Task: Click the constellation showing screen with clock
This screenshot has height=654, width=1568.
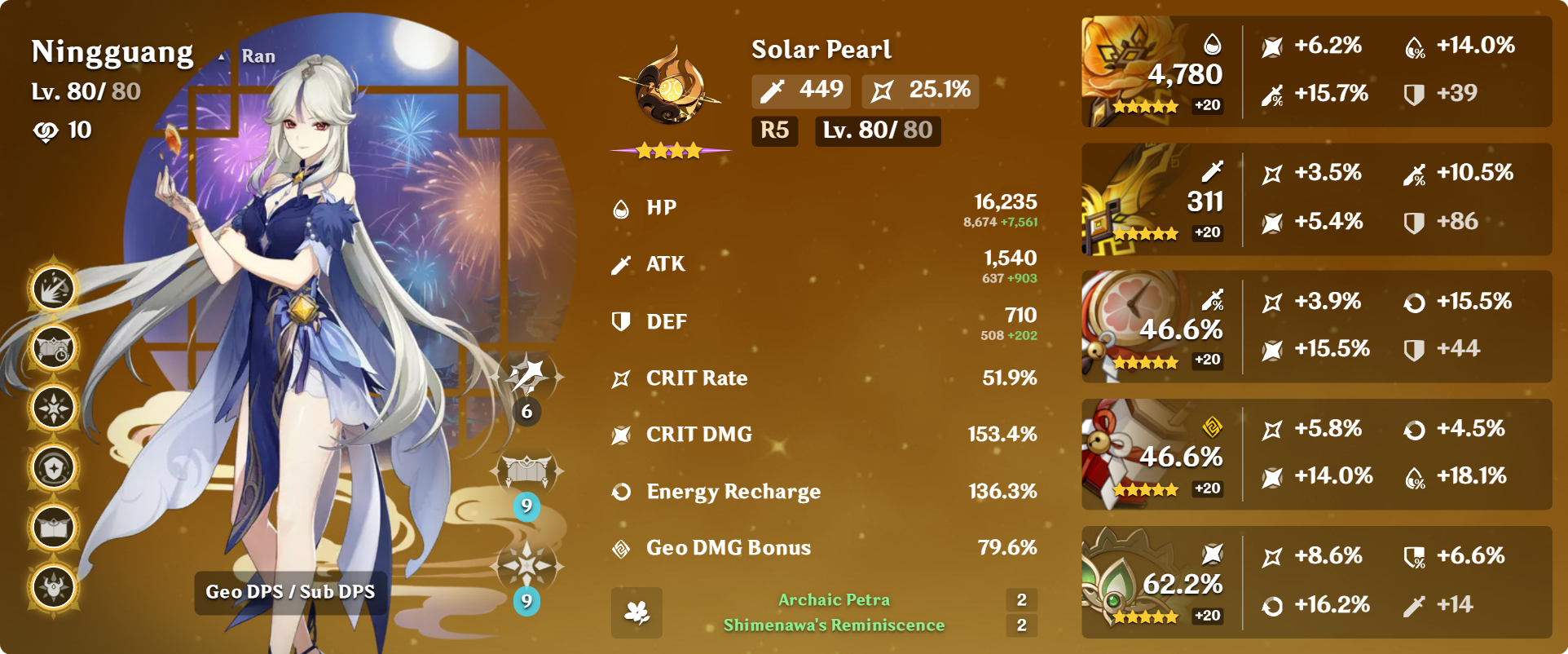Action: pyautogui.click(x=54, y=348)
